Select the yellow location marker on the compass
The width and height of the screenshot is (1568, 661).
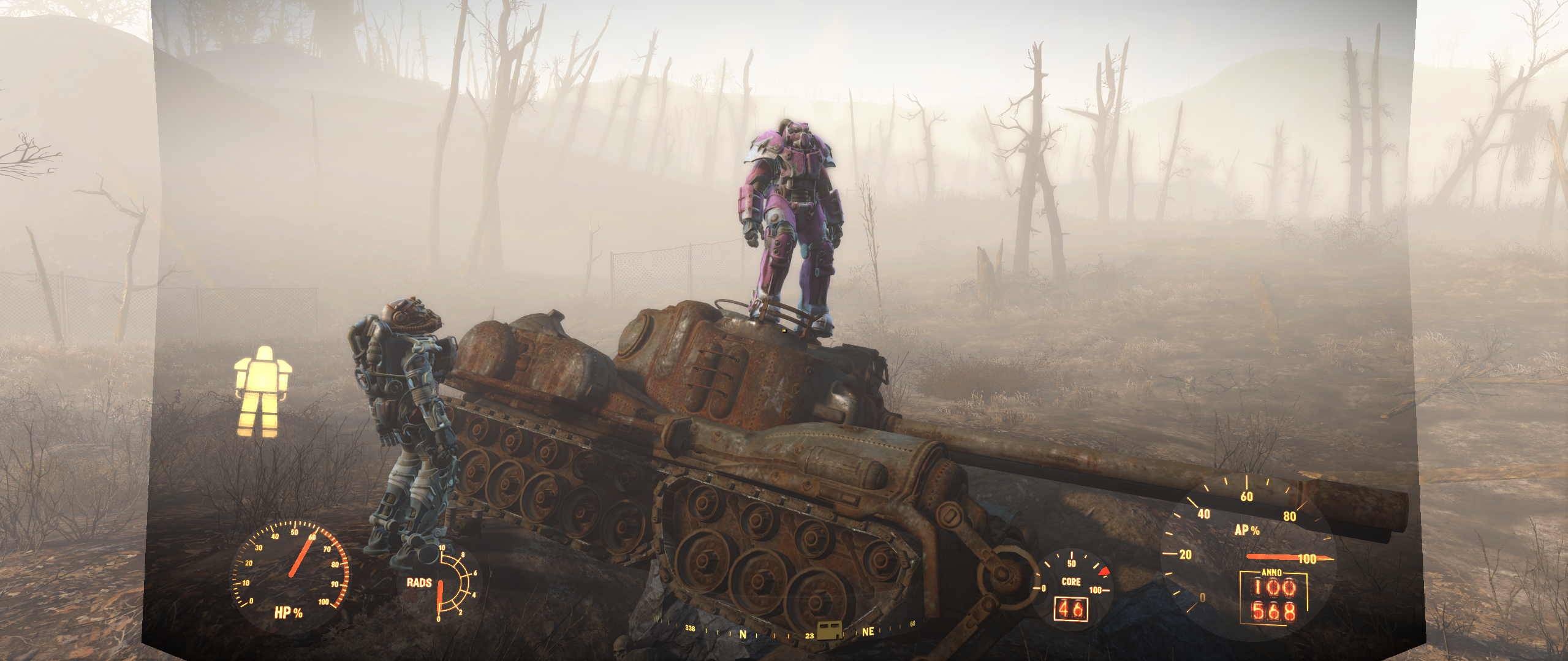(830, 630)
